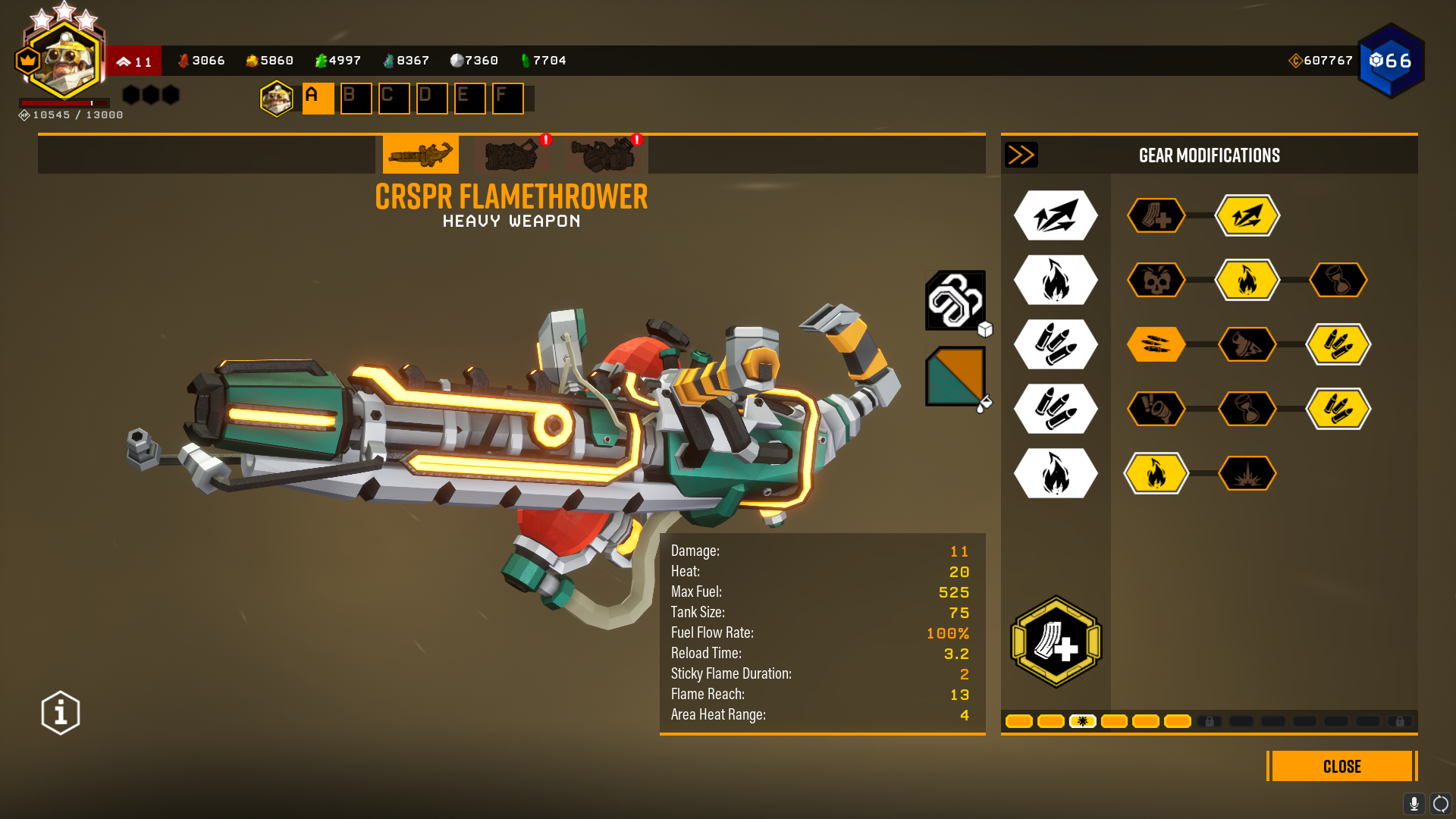Open the weapon information icon
Viewport: 1456px width, 819px height.
[61, 713]
